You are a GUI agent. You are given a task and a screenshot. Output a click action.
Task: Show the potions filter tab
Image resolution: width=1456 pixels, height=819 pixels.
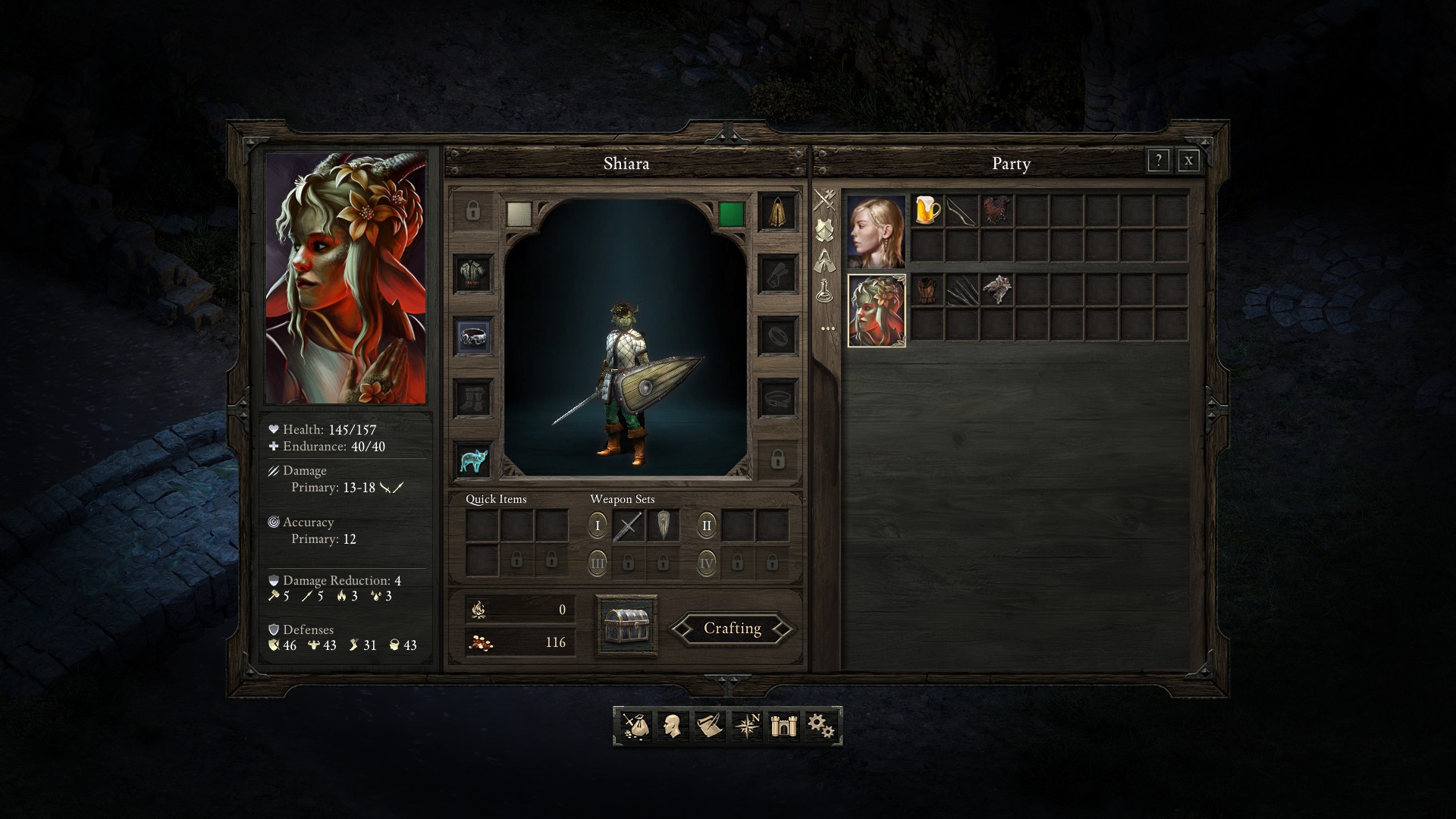(825, 291)
